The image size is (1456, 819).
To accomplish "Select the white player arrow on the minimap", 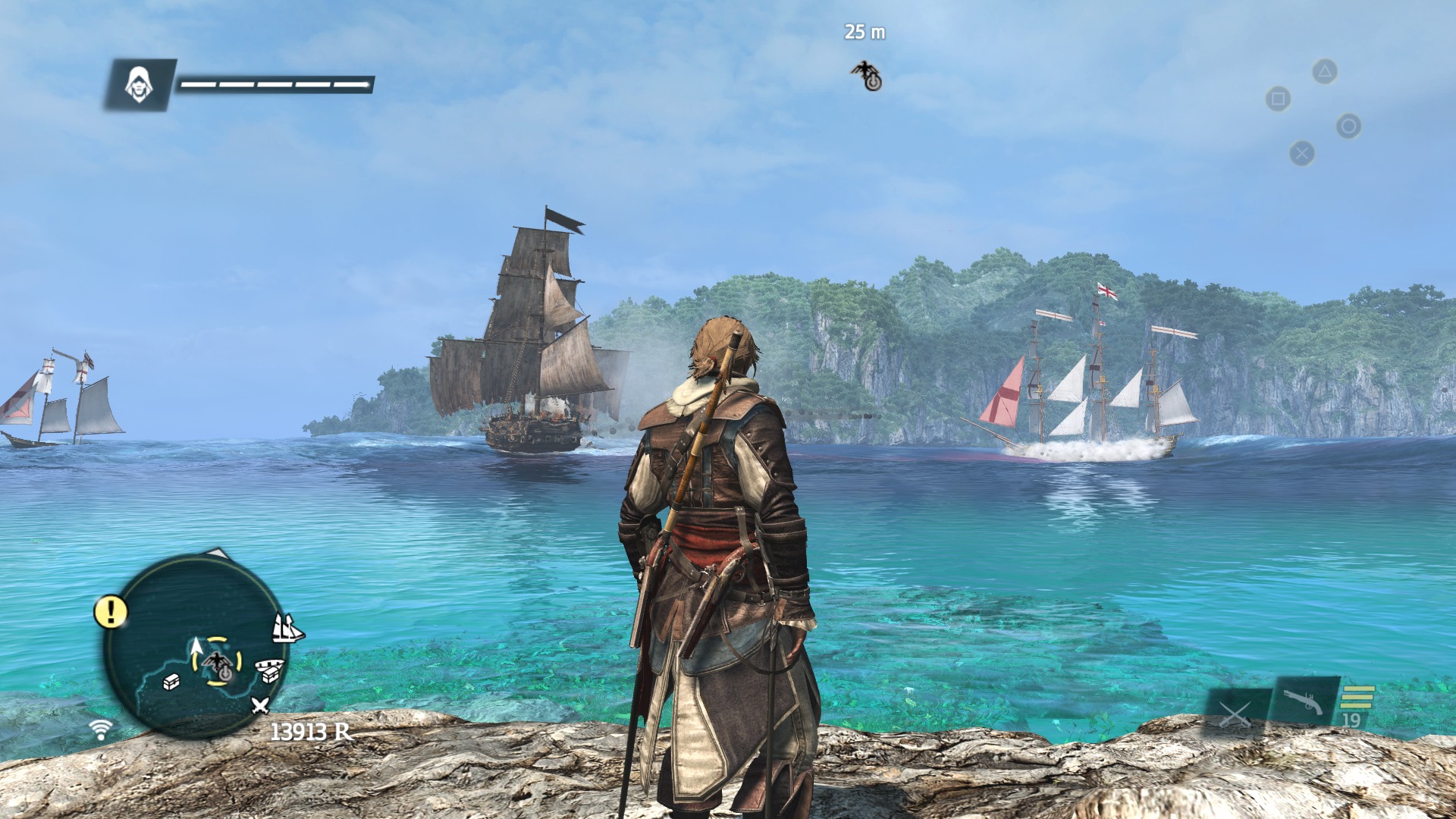I will pos(196,648).
